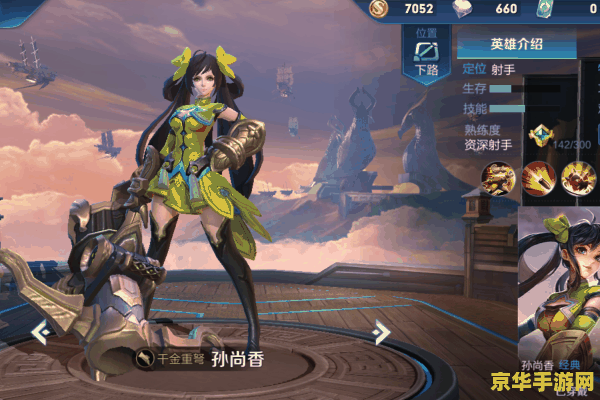600x400 pixels.
Task: Select the rolling dash skill icon
Action: click(x=498, y=177)
